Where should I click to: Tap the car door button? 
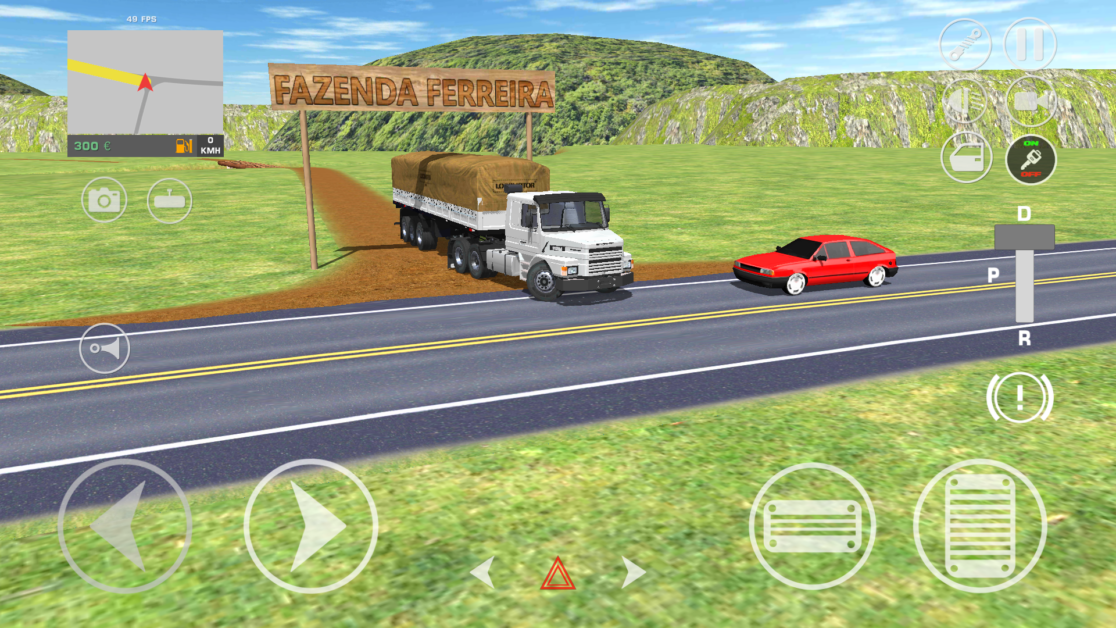tap(966, 158)
